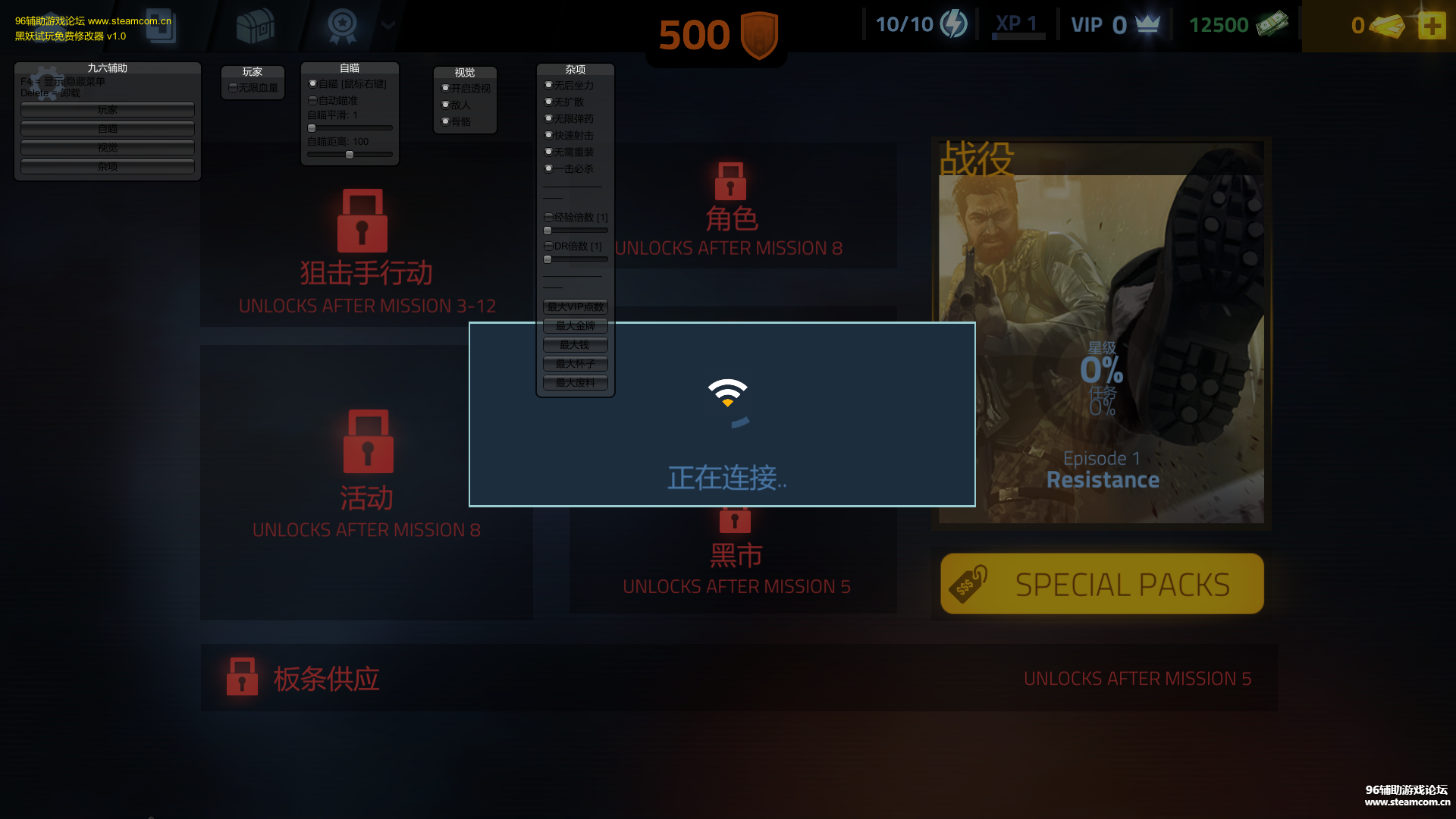Click the cash icon next to 12500

1273,24
